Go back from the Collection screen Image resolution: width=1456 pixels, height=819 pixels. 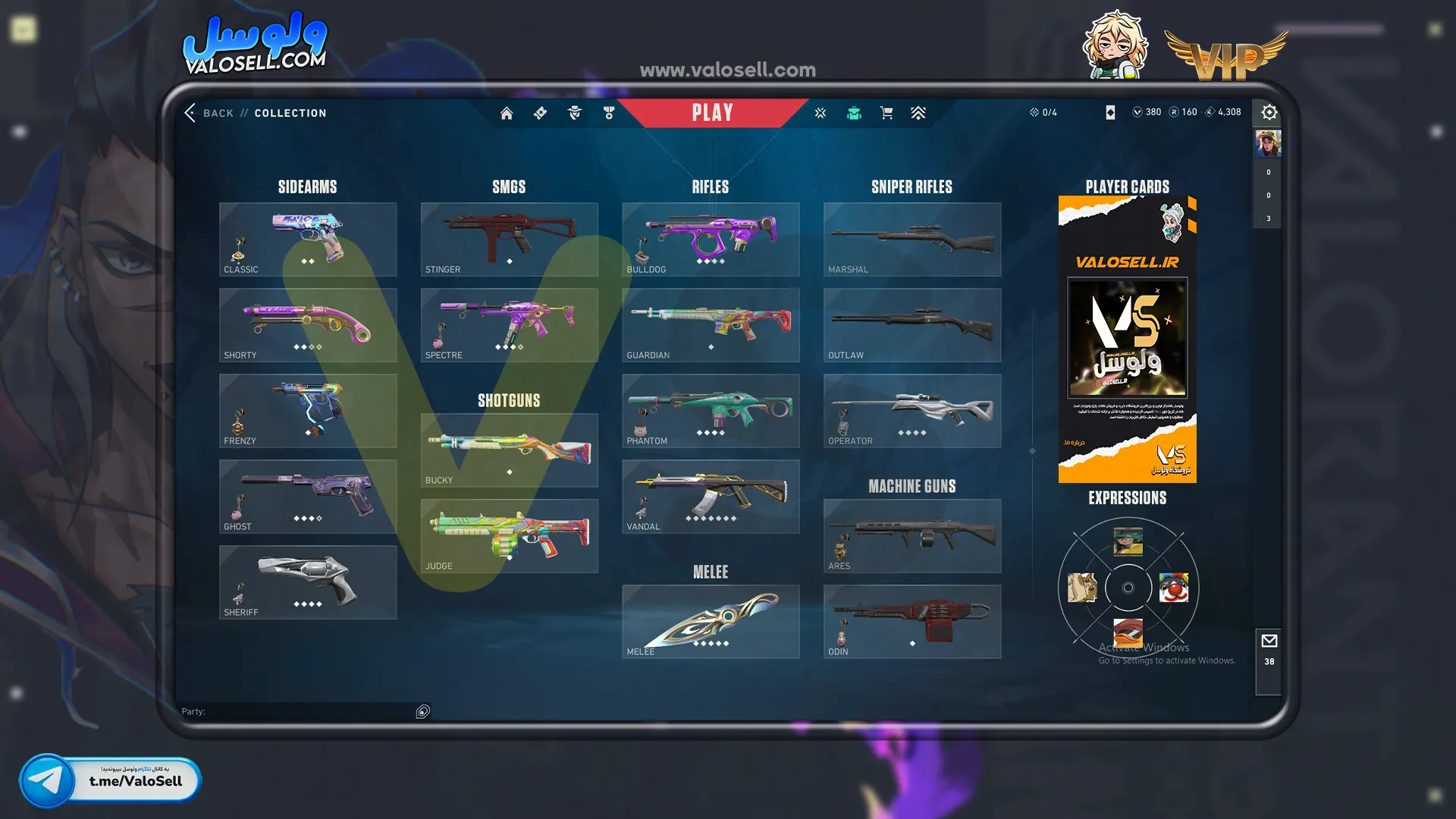pyautogui.click(x=208, y=113)
